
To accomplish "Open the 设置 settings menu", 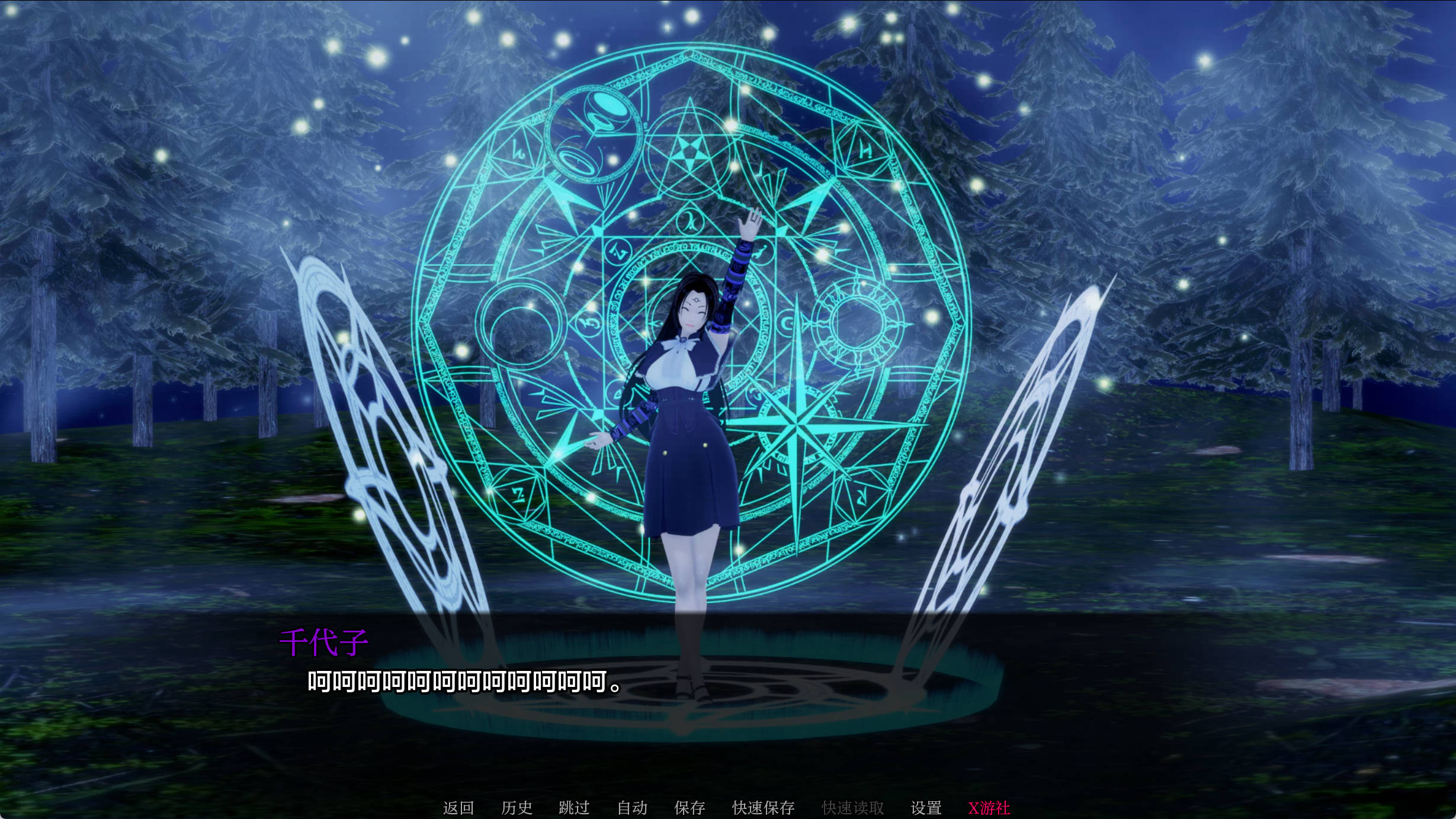I will click(x=927, y=807).
